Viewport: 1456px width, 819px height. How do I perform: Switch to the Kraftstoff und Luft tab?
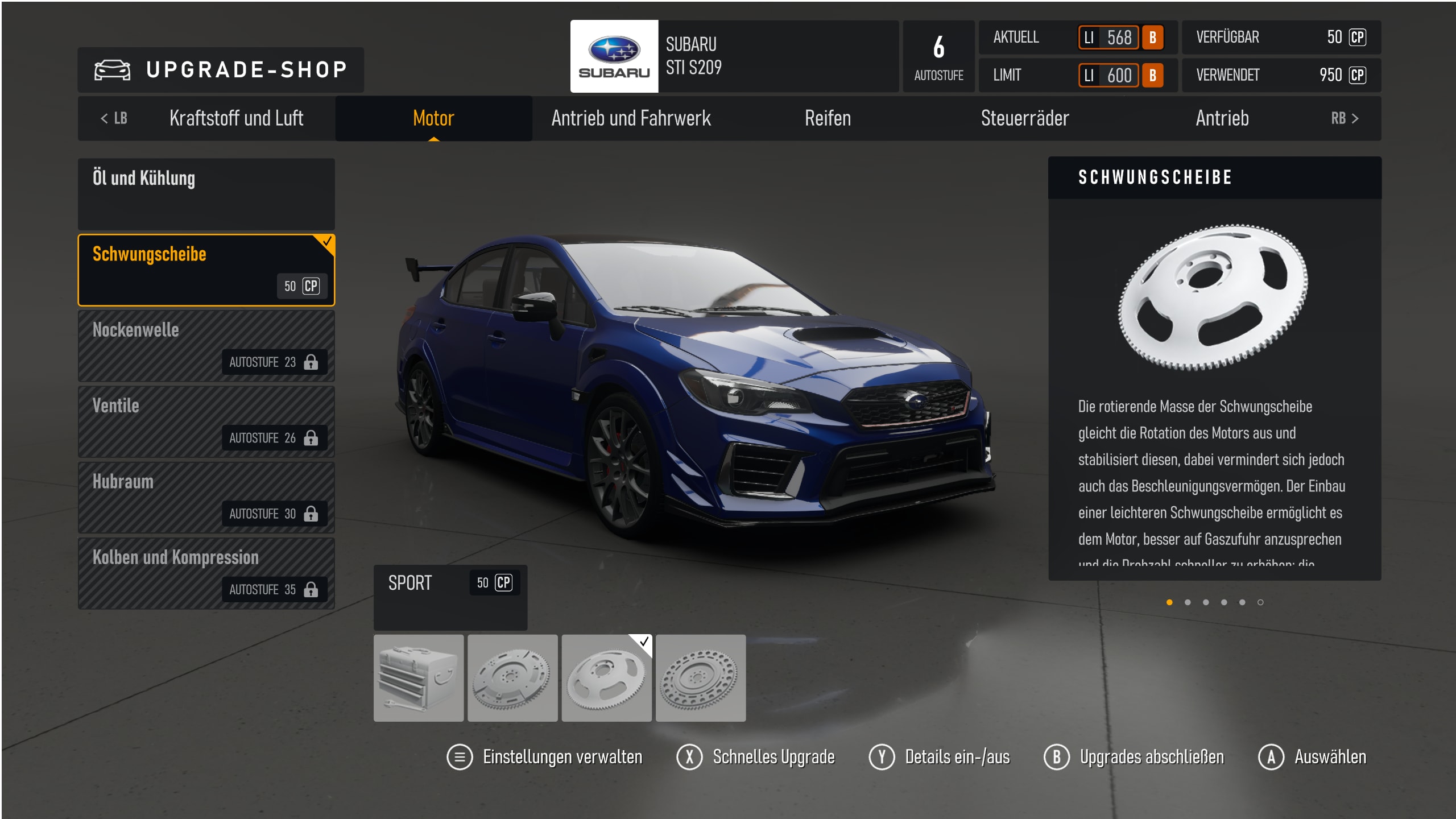pyautogui.click(x=236, y=118)
